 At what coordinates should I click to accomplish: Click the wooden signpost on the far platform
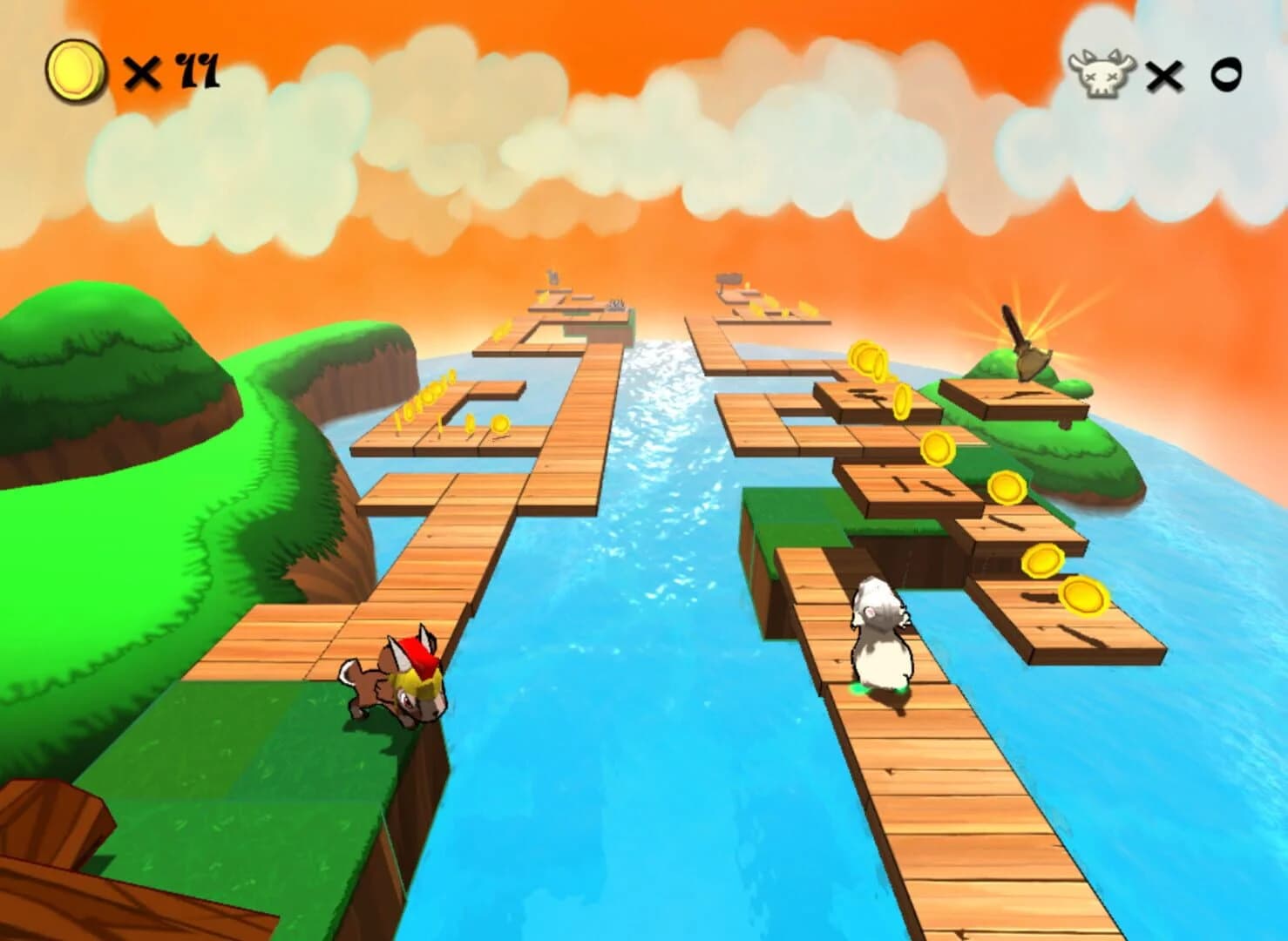point(729,279)
